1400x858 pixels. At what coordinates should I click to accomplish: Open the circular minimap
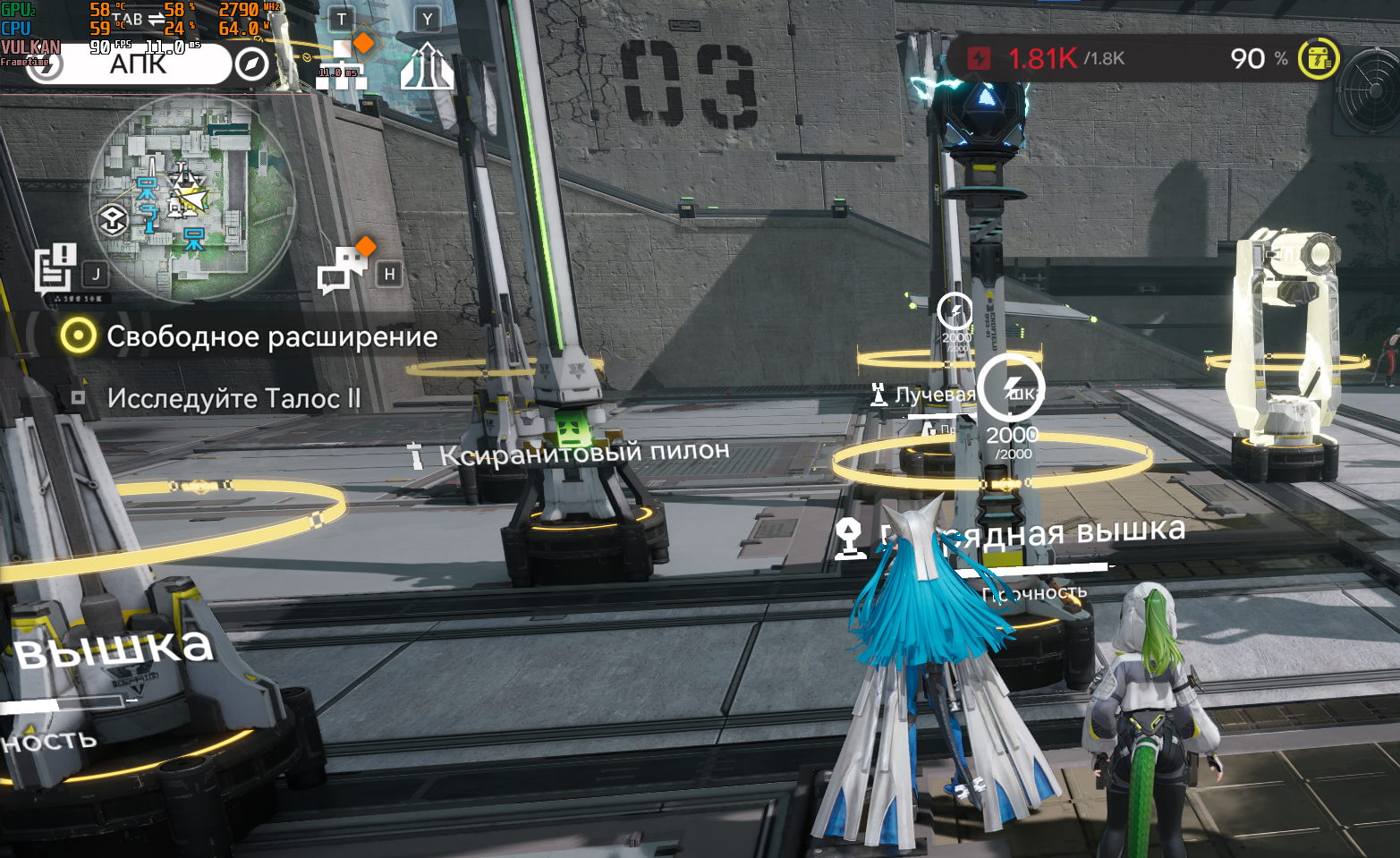192,199
